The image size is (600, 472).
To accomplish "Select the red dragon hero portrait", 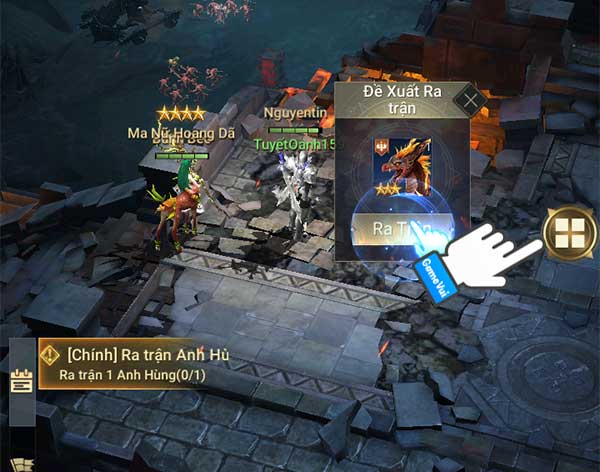I will (401, 160).
